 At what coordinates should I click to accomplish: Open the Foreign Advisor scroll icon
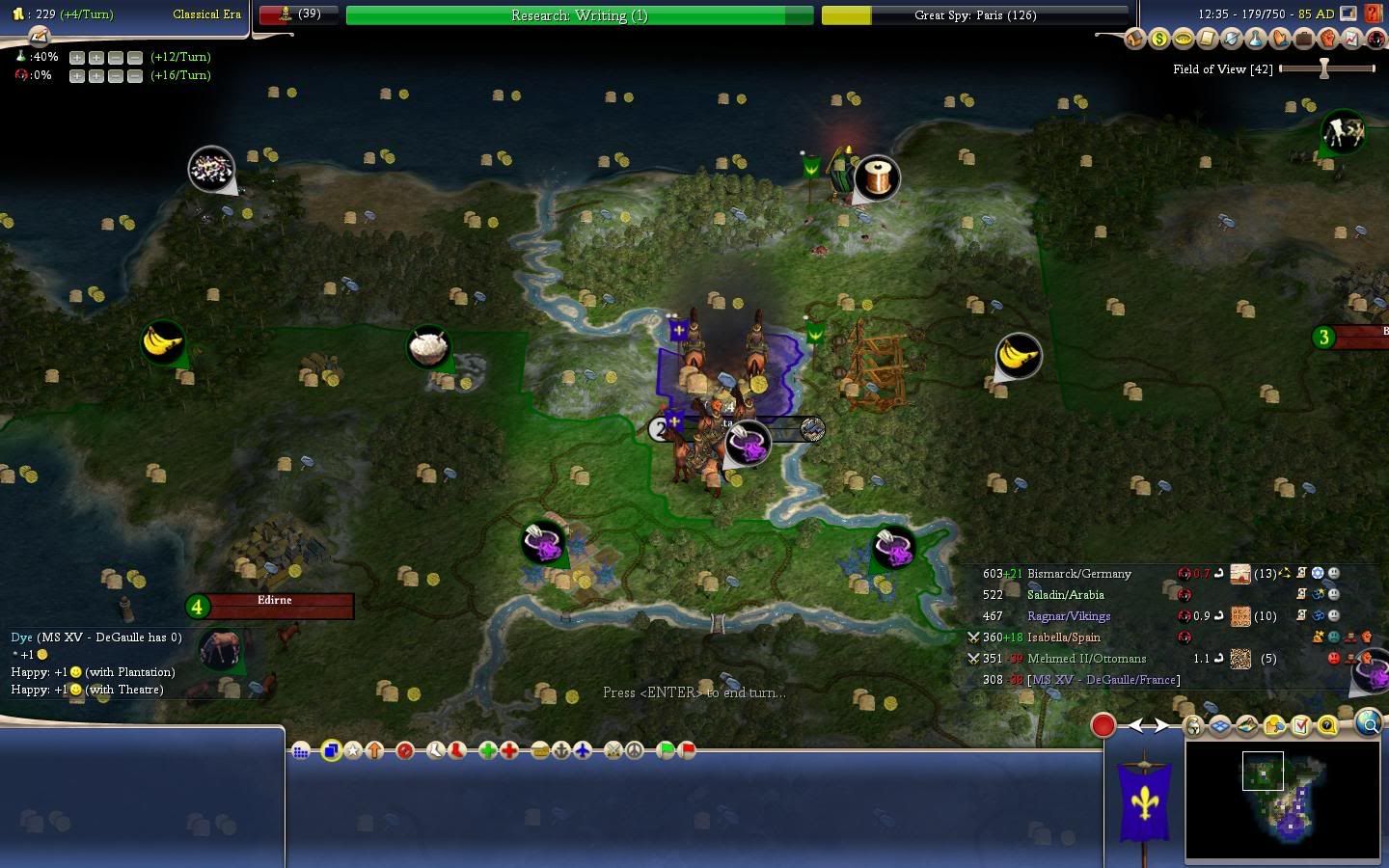point(1207,39)
